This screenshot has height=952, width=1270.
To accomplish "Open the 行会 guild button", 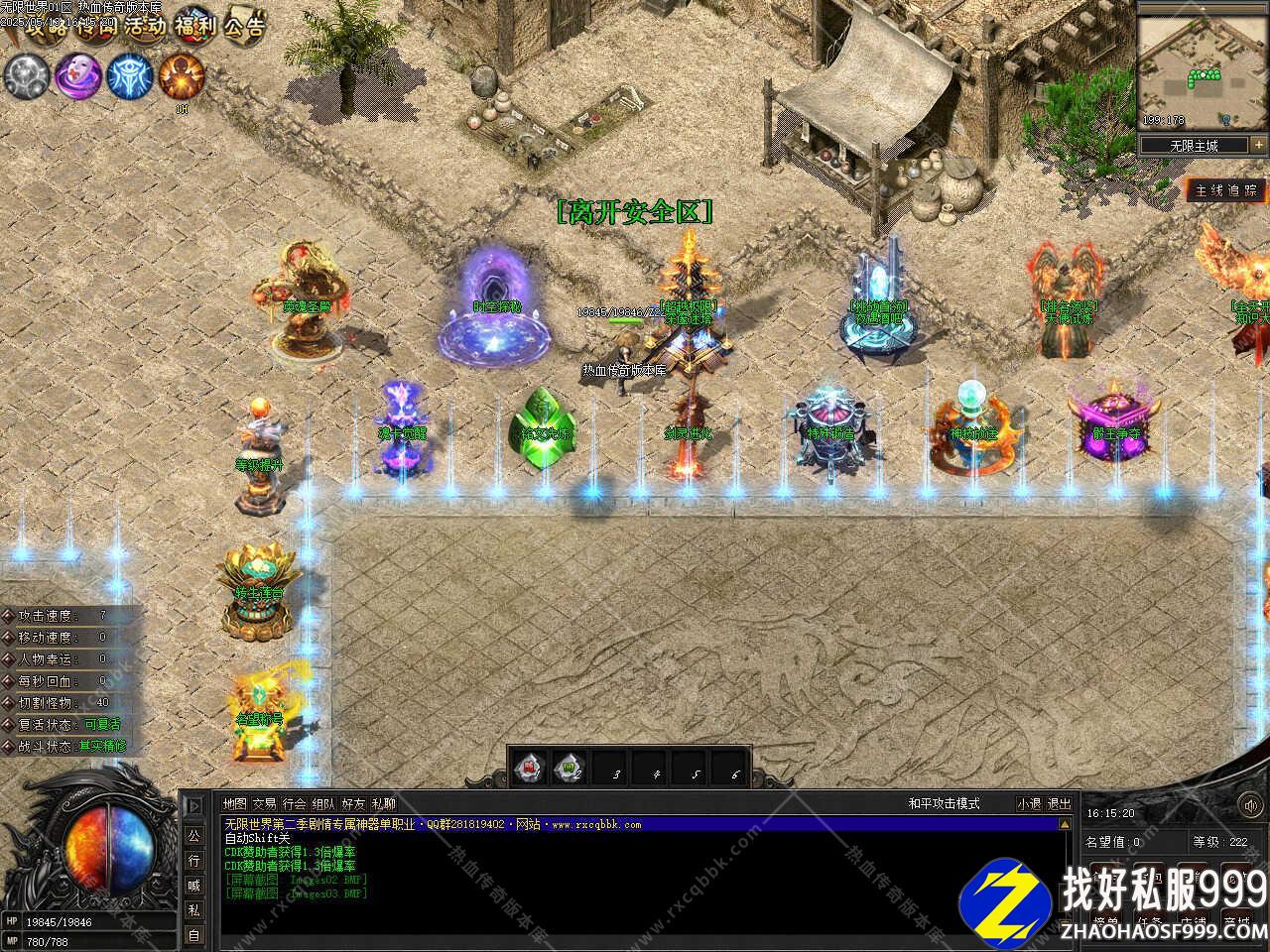I will (294, 803).
